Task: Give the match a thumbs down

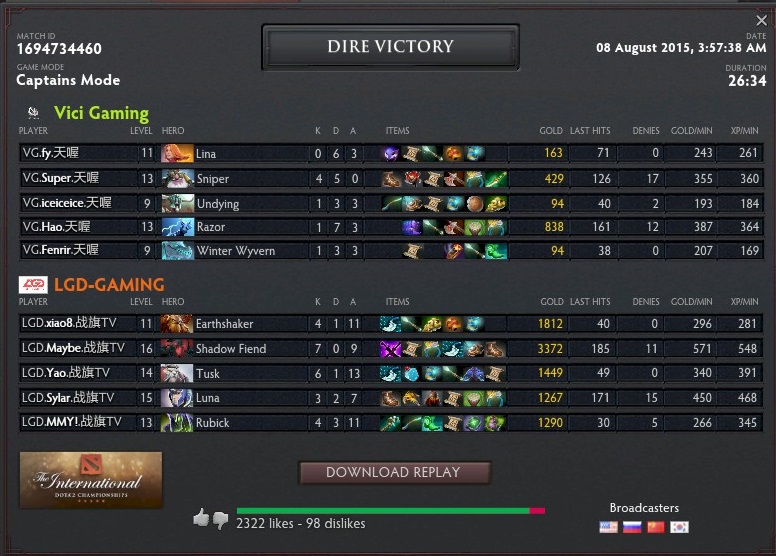Action: [x=220, y=520]
